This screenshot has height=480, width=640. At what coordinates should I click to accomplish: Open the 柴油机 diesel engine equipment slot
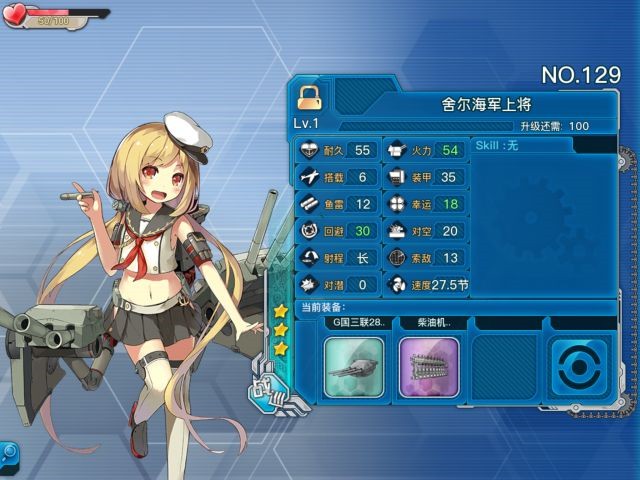point(429,367)
